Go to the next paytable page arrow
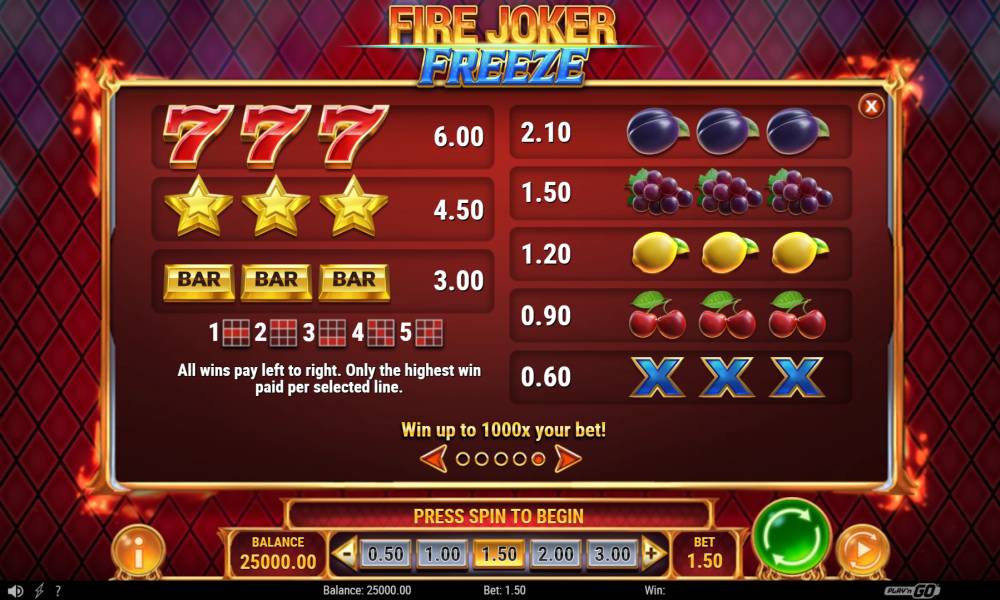The image size is (1000, 600). click(567, 459)
